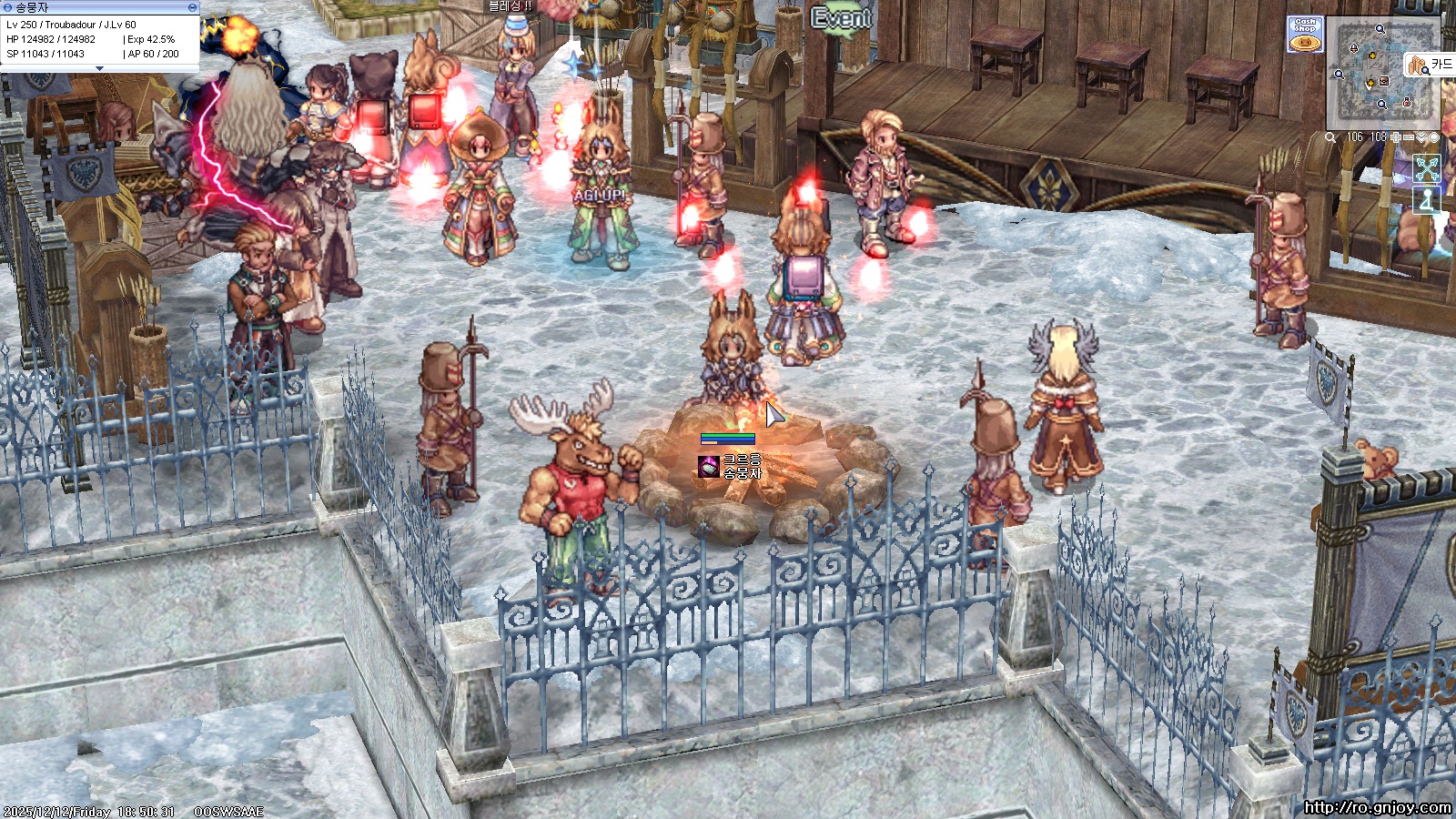Click the round button left of 송뭉자
This screenshot has width=1456, height=819.
pyautogui.click(x=7, y=7)
